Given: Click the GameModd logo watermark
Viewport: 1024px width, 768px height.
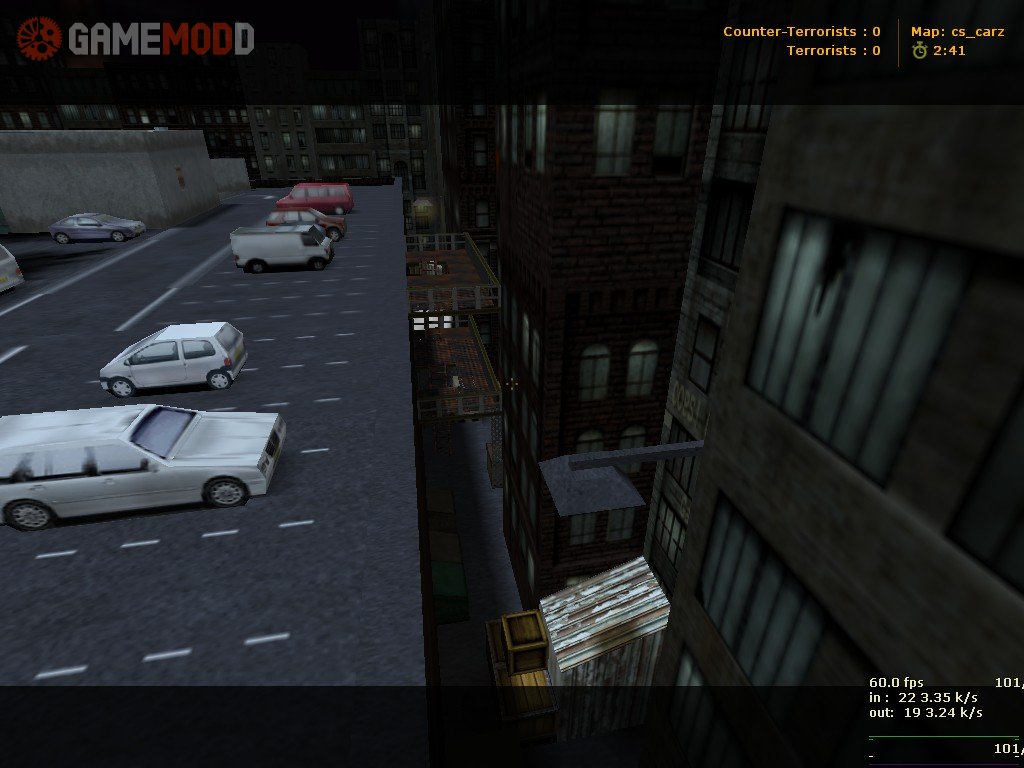Looking at the screenshot, I should 136,39.
